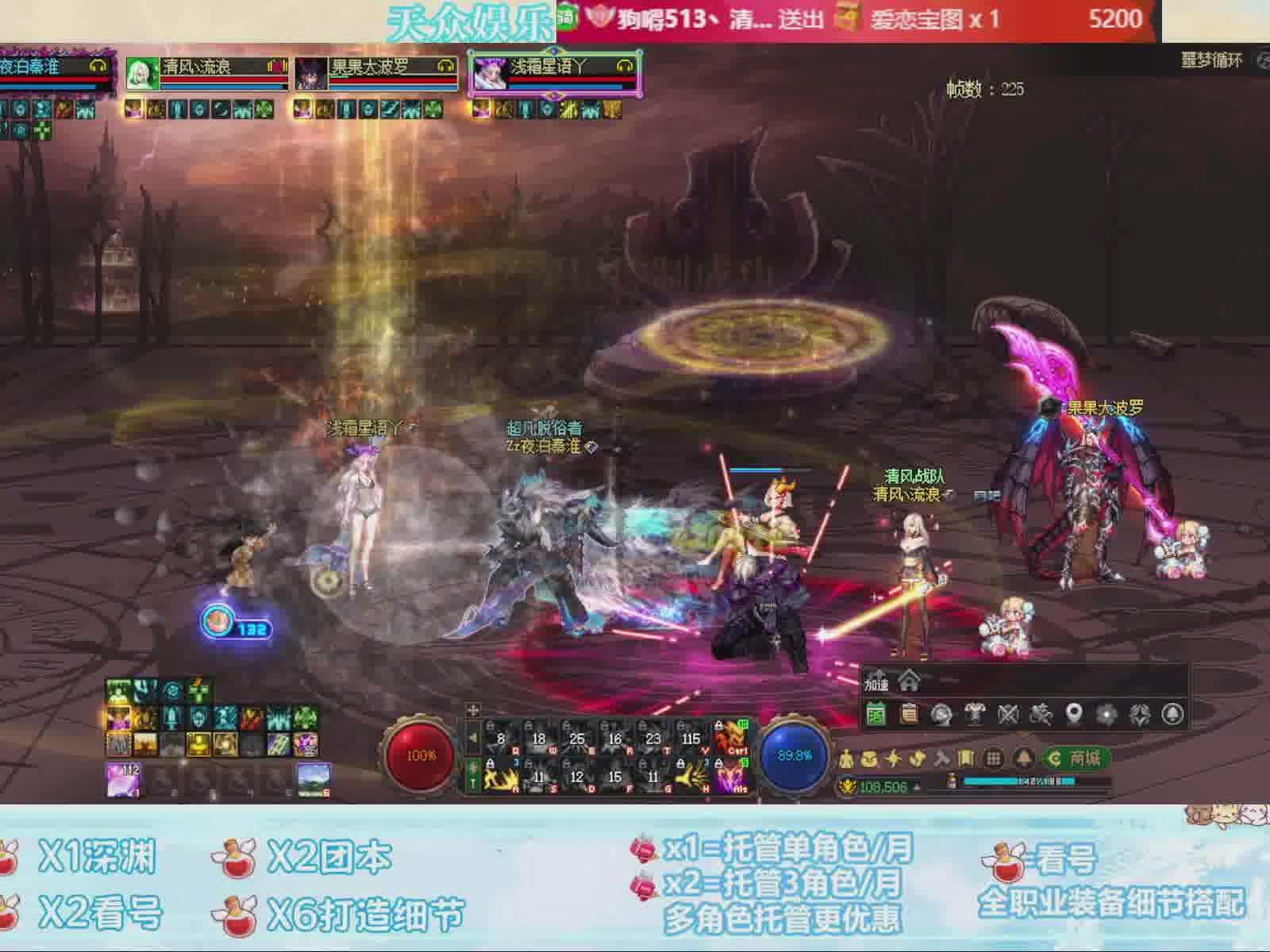1270x952 pixels.
Task: Trigger the skill on cooldown showing 115
Action: 692,739
